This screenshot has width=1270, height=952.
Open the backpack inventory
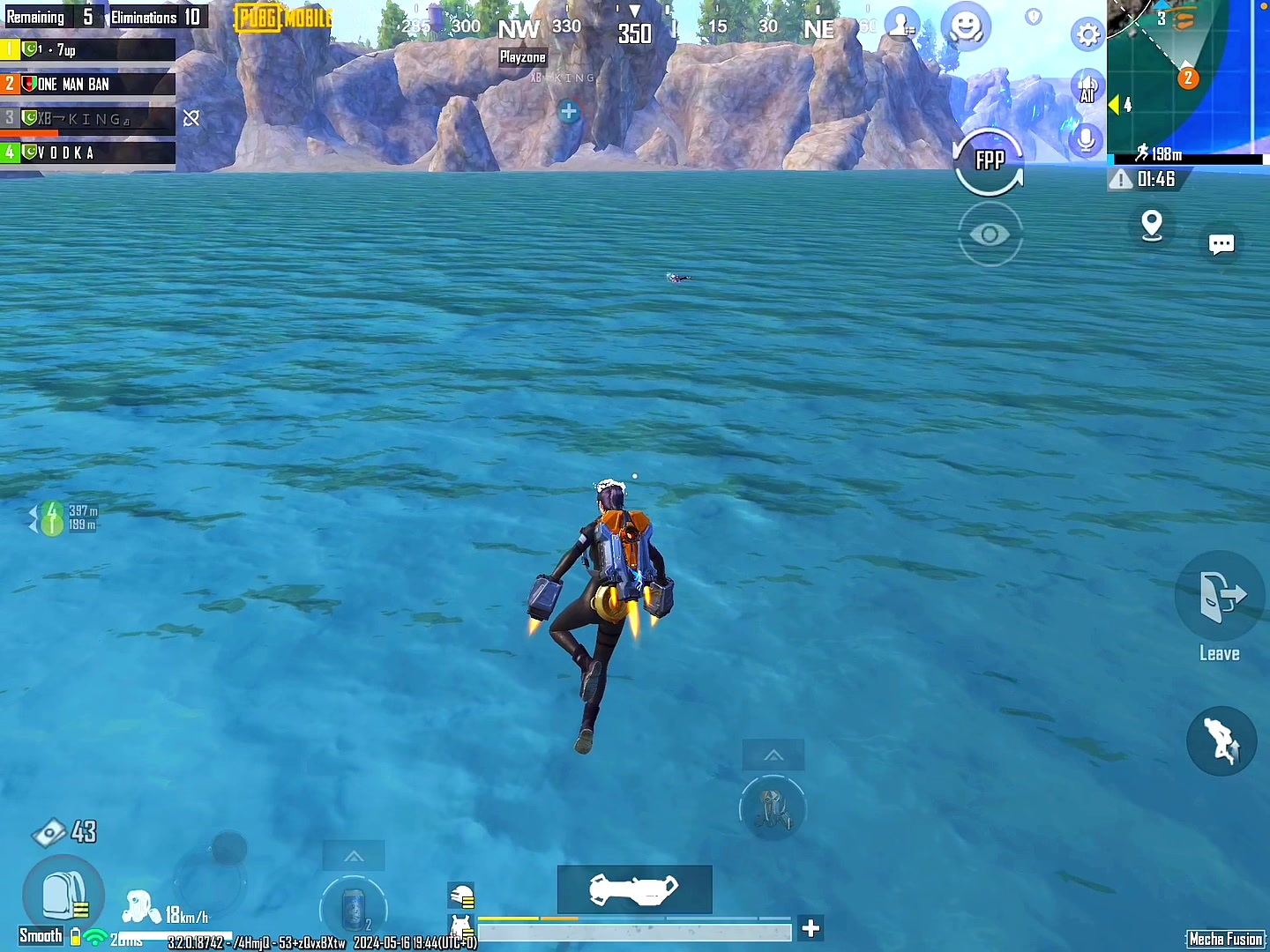pos(63,896)
